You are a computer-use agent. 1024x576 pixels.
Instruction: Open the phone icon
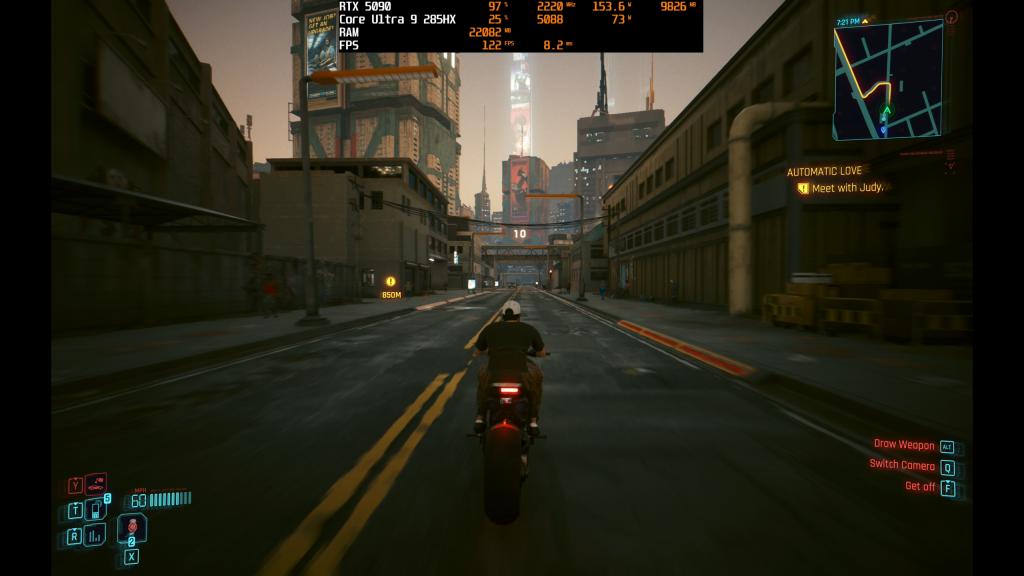[96, 510]
